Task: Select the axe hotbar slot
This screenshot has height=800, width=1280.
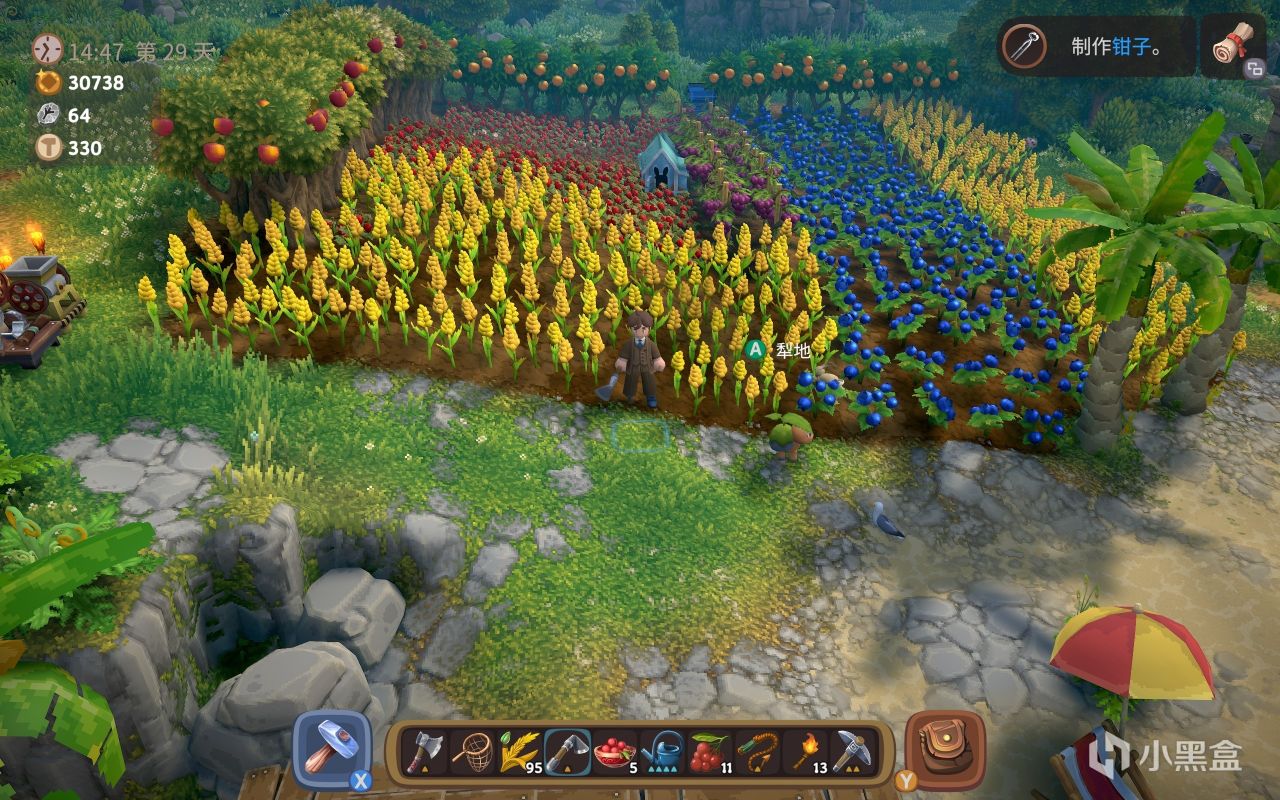Action: tap(424, 751)
